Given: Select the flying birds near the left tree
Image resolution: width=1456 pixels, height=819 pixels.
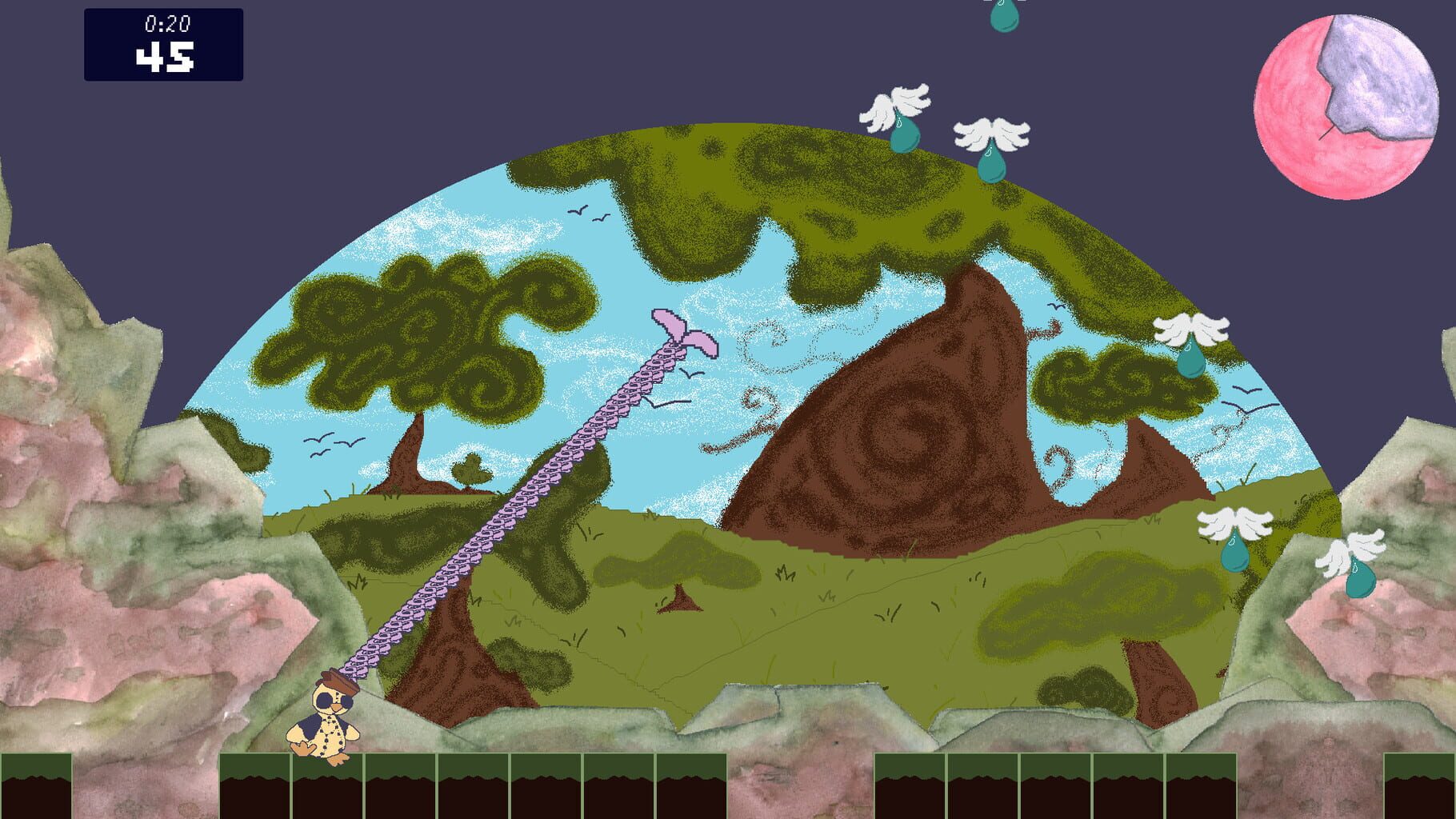Looking at the screenshot, I should click(336, 445).
